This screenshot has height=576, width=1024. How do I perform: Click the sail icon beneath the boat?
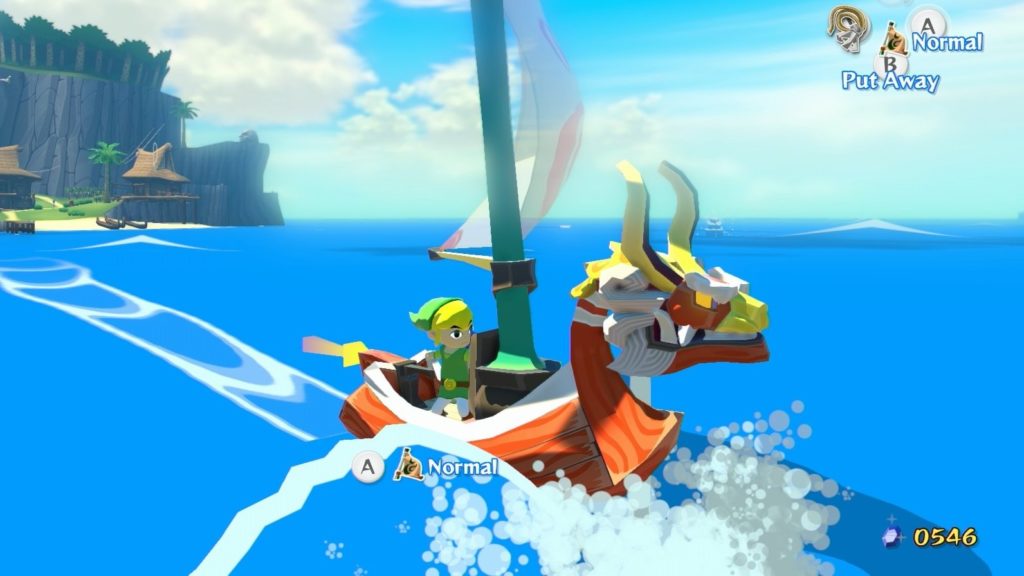(408, 464)
